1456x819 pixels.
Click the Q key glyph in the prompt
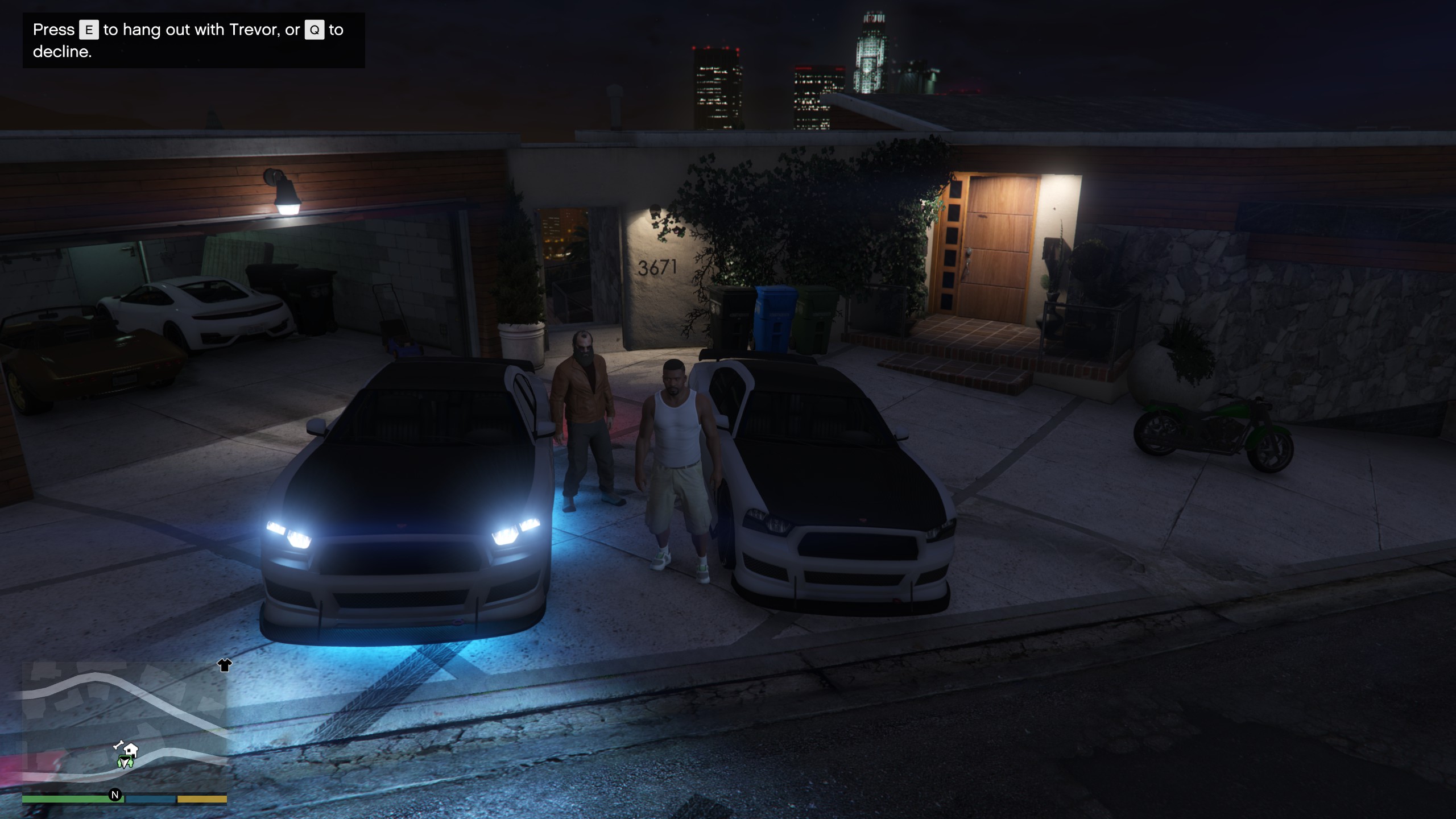(x=315, y=30)
